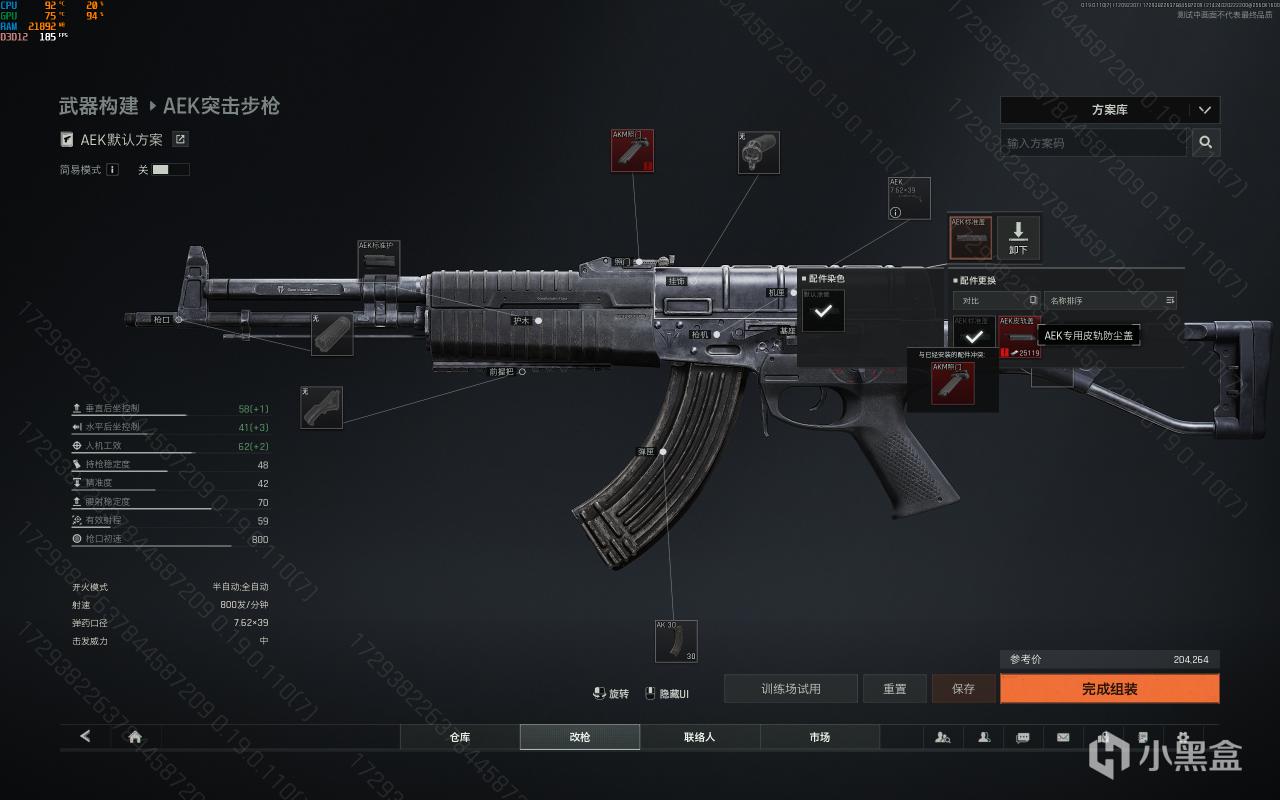The height and width of the screenshot is (800, 1280).
Task: Switch to the 联络人 contacts tab
Action: 699,737
